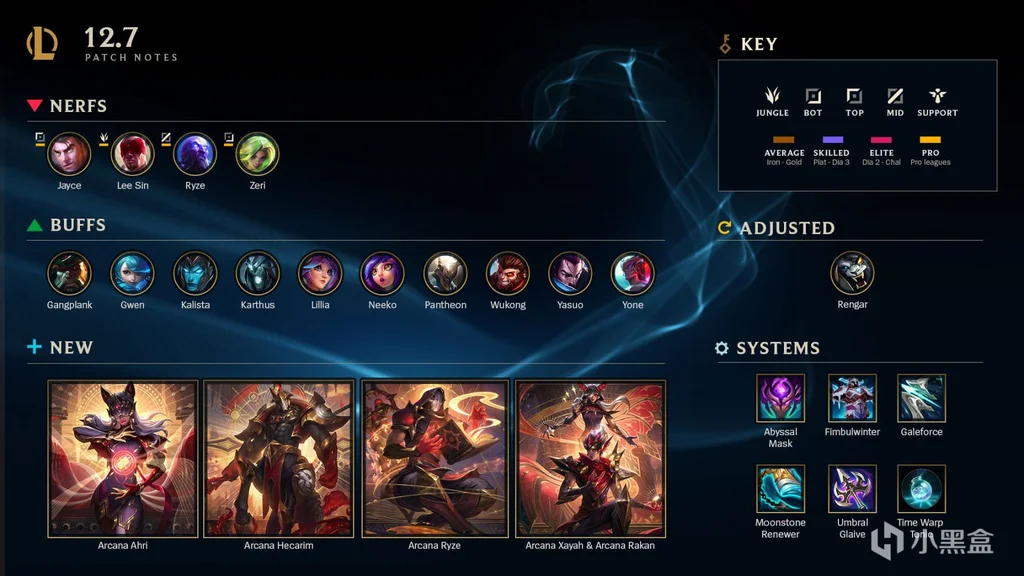Screen dimensions: 1024x576
Task: Open the Gangplank buff portrait
Action: [69, 273]
